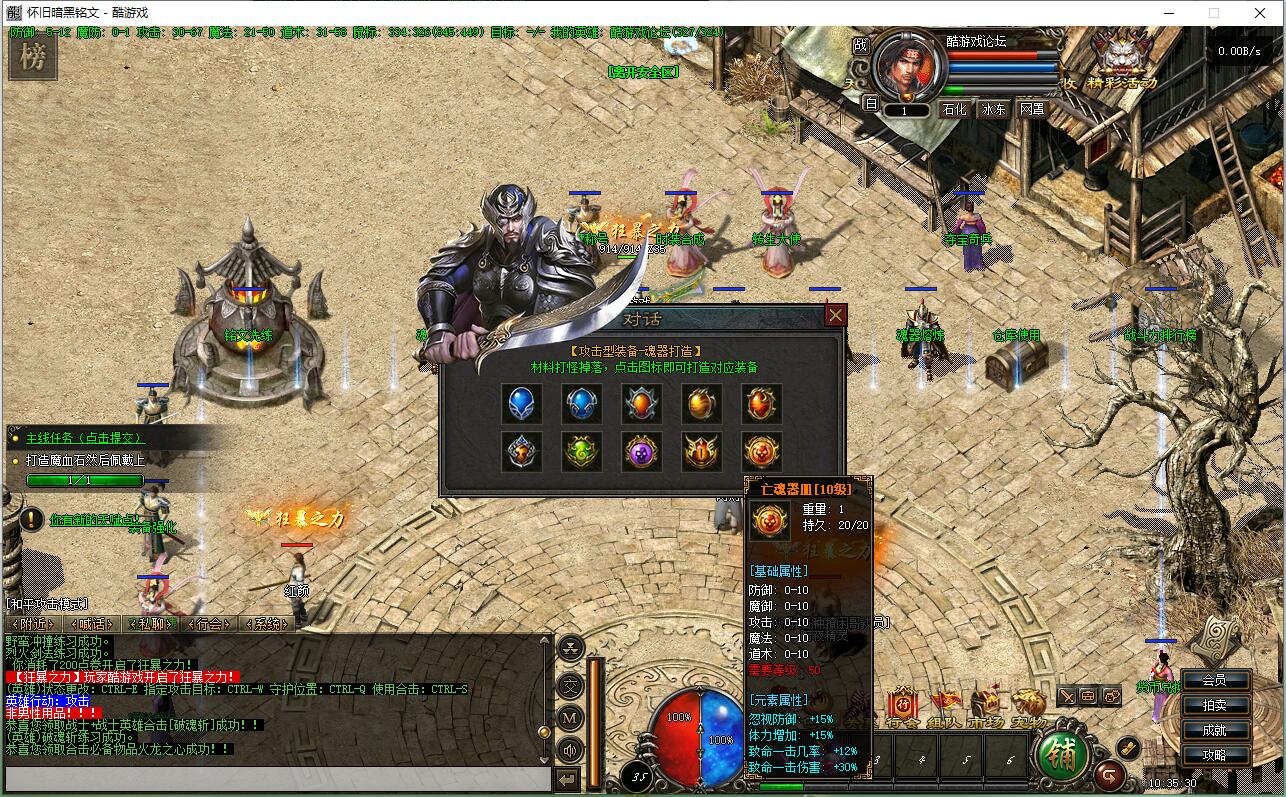Viewport: 1286px width, 797px height.
Task: Open the 会员 membership menu
Action: 1214,680
